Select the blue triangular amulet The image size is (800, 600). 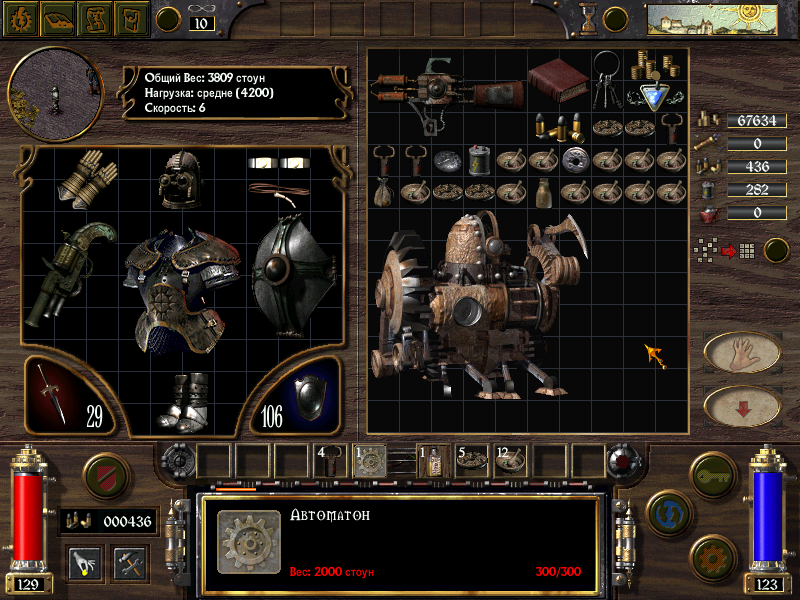(x=655, y=96)
